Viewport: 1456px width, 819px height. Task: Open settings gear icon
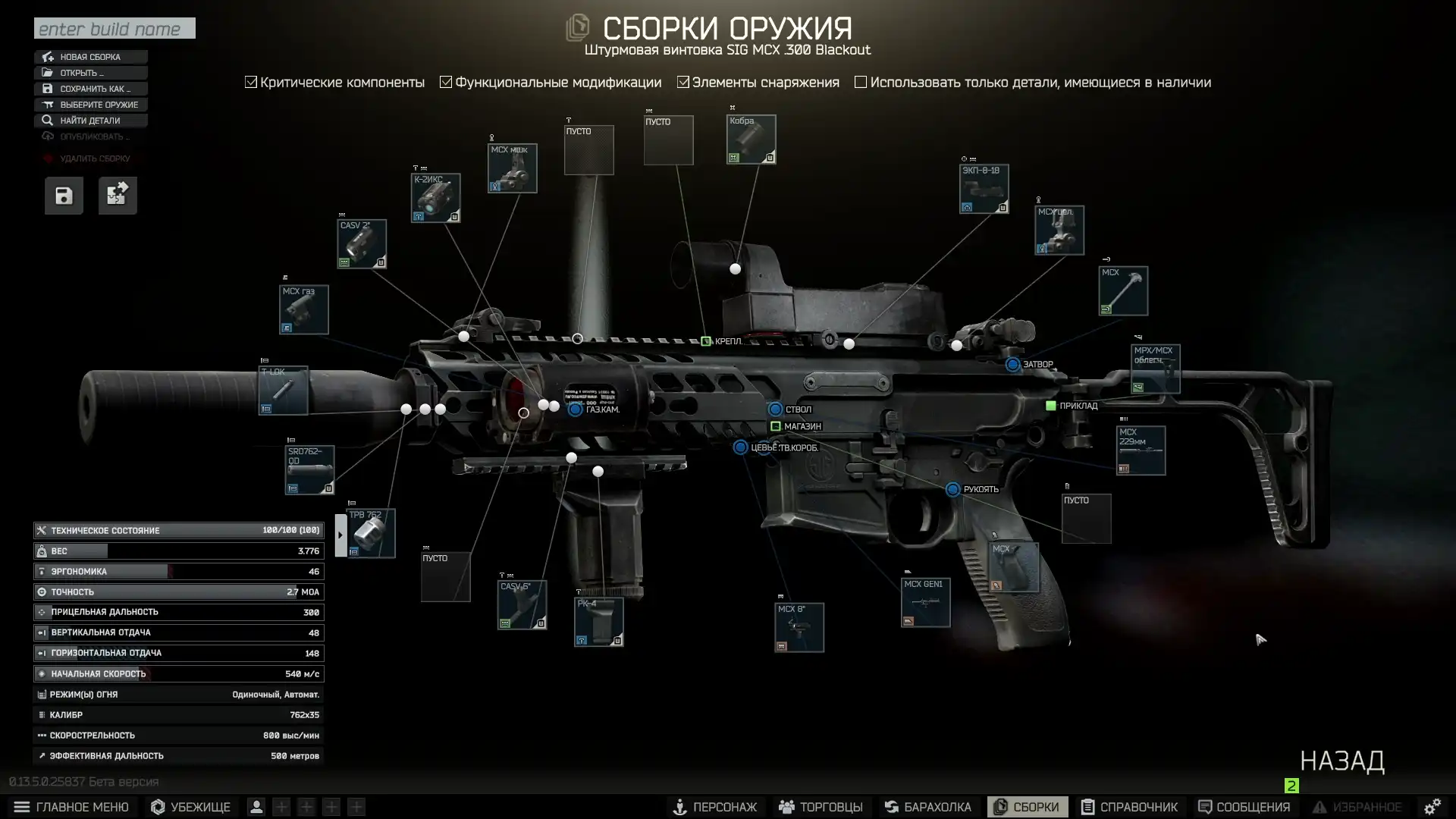pyautogui.click(x=1432, y=807)
